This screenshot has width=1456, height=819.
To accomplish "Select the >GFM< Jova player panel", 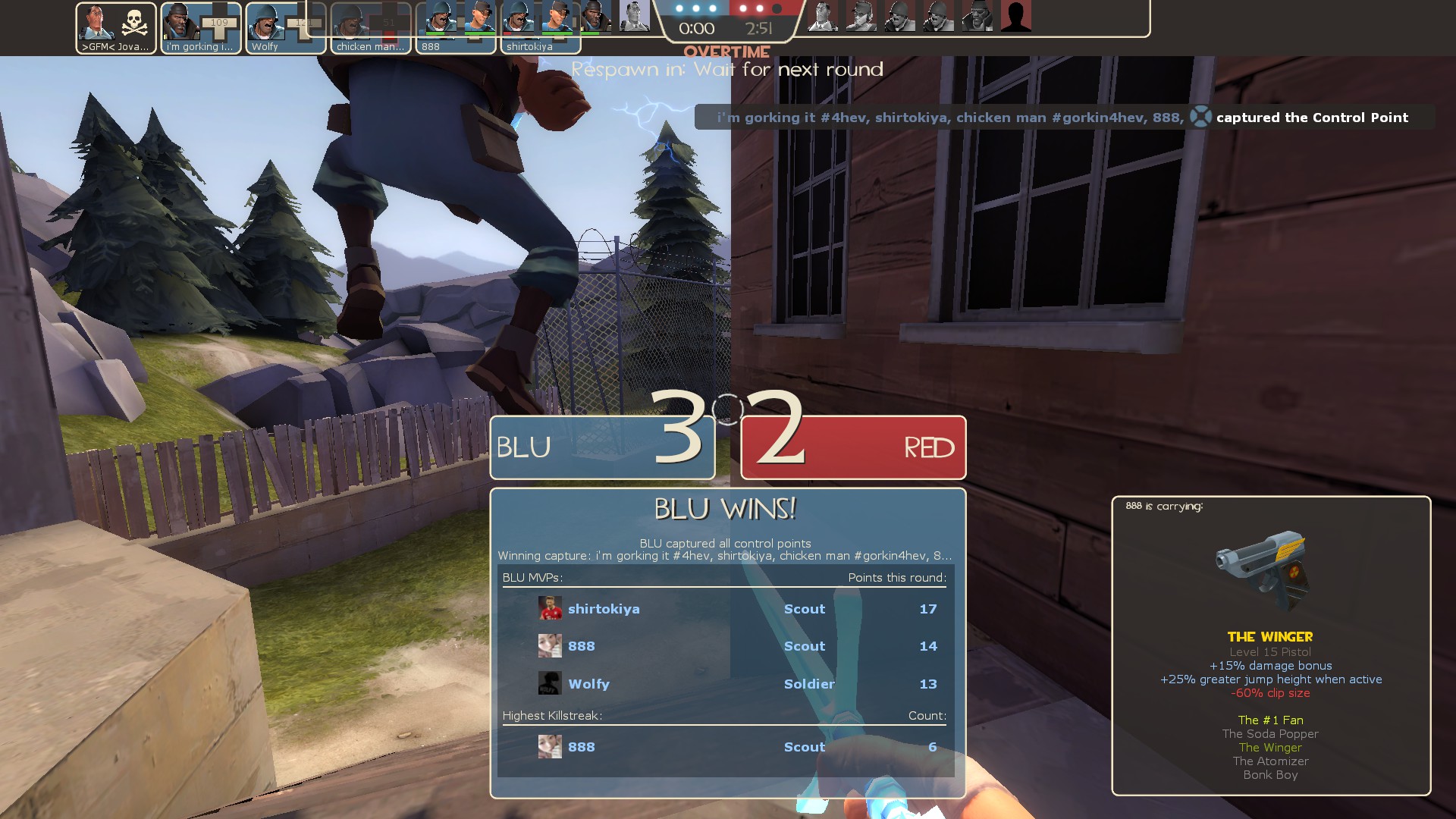I will (116, 28).
